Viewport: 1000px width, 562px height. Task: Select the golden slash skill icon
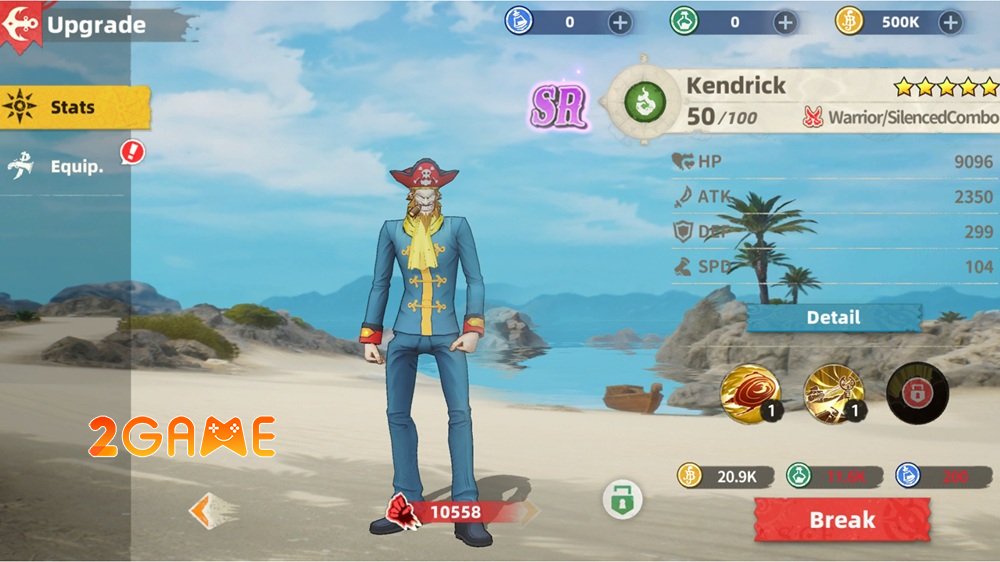(x=834, y=393)
